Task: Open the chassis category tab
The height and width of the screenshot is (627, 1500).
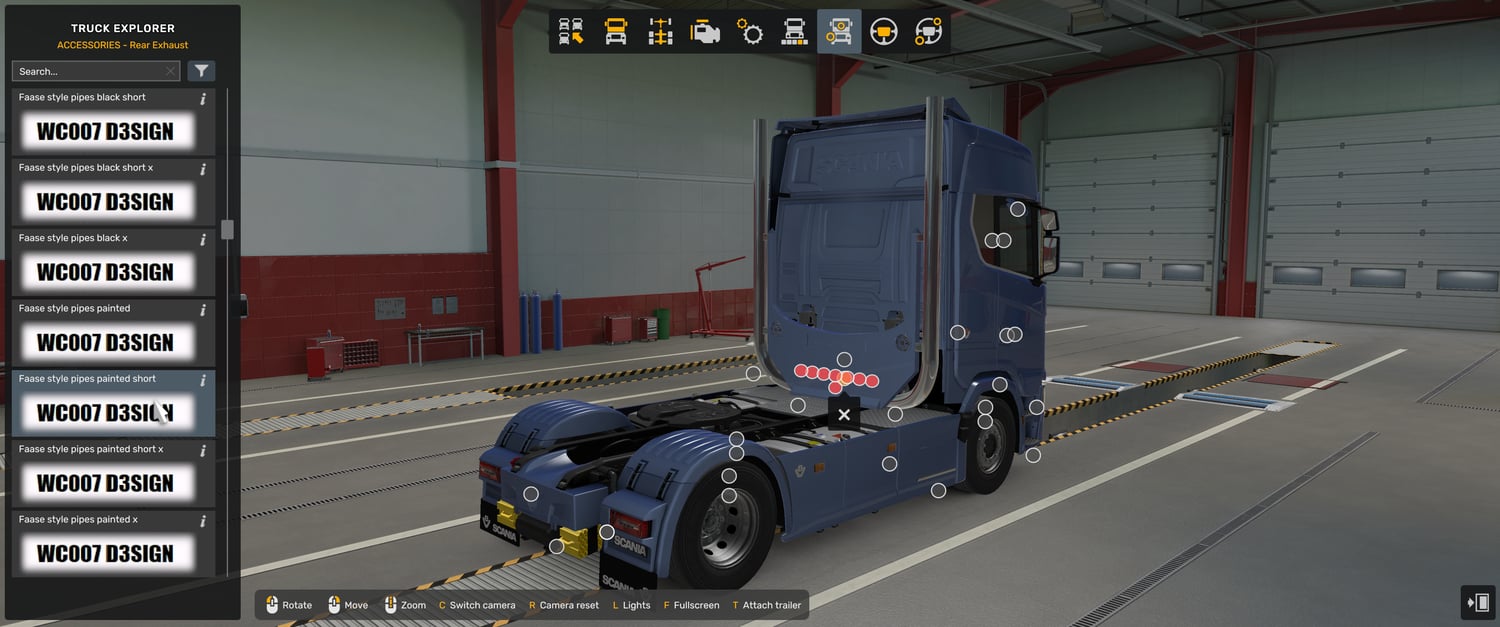Action: (x=660, y=32)
